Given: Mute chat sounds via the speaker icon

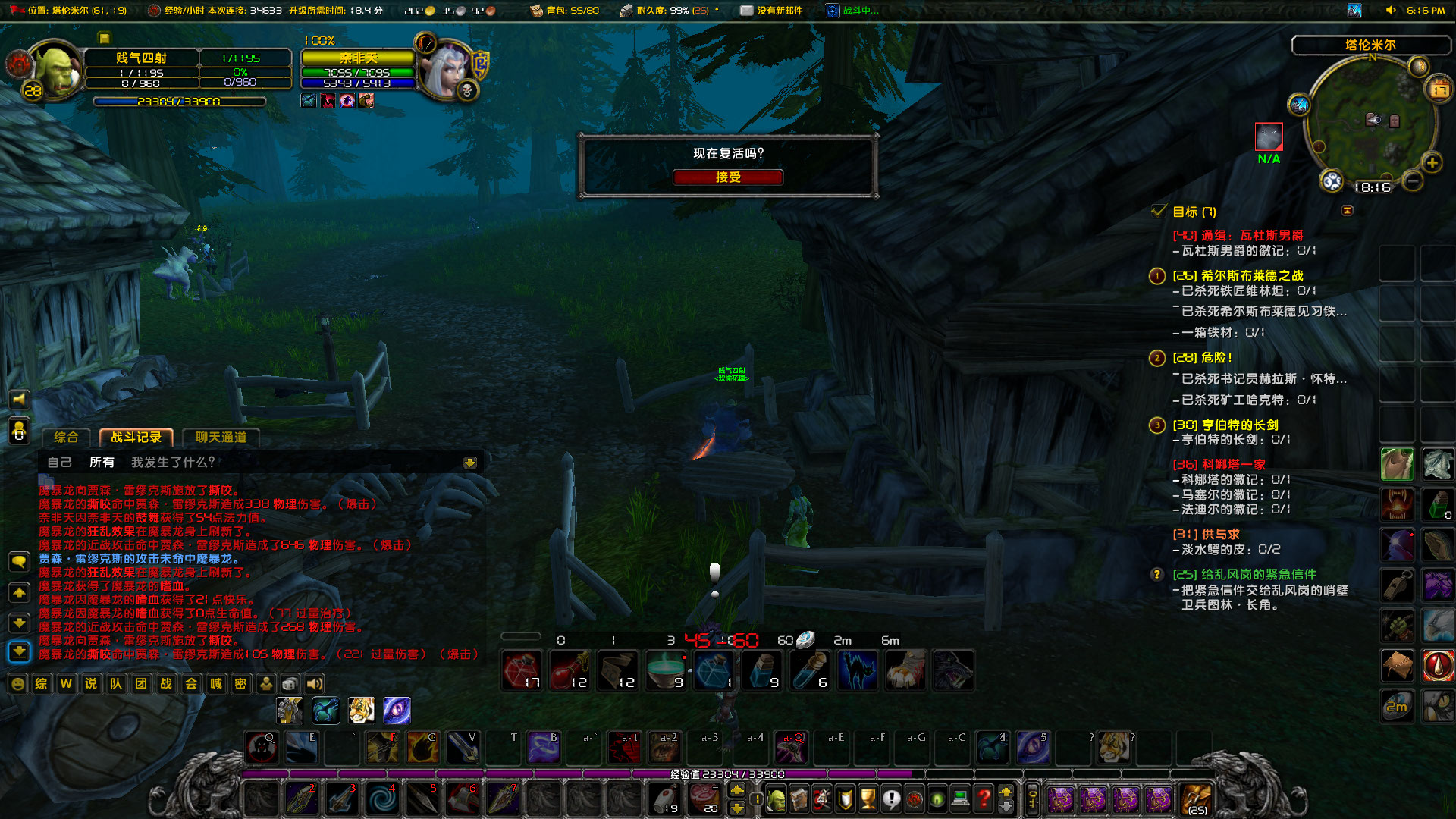Looking at the screenshot, I should click(315, 684).
